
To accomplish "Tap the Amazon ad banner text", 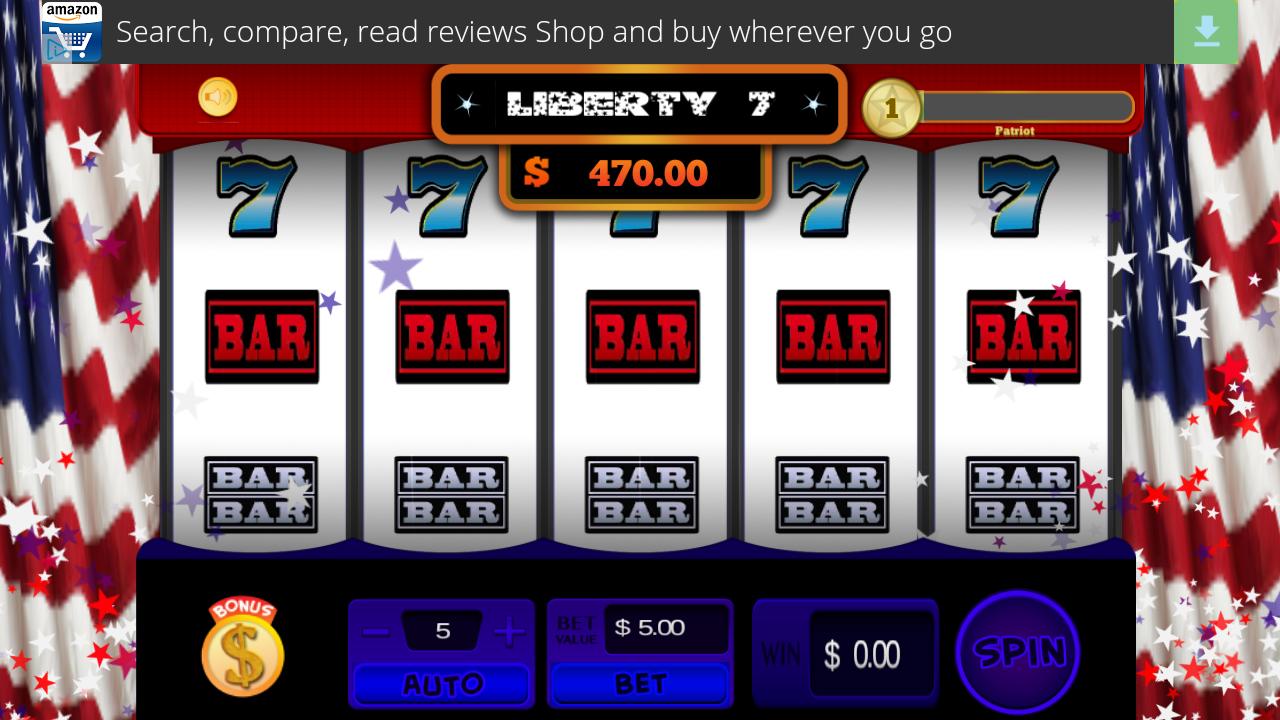I will [535, 31].
